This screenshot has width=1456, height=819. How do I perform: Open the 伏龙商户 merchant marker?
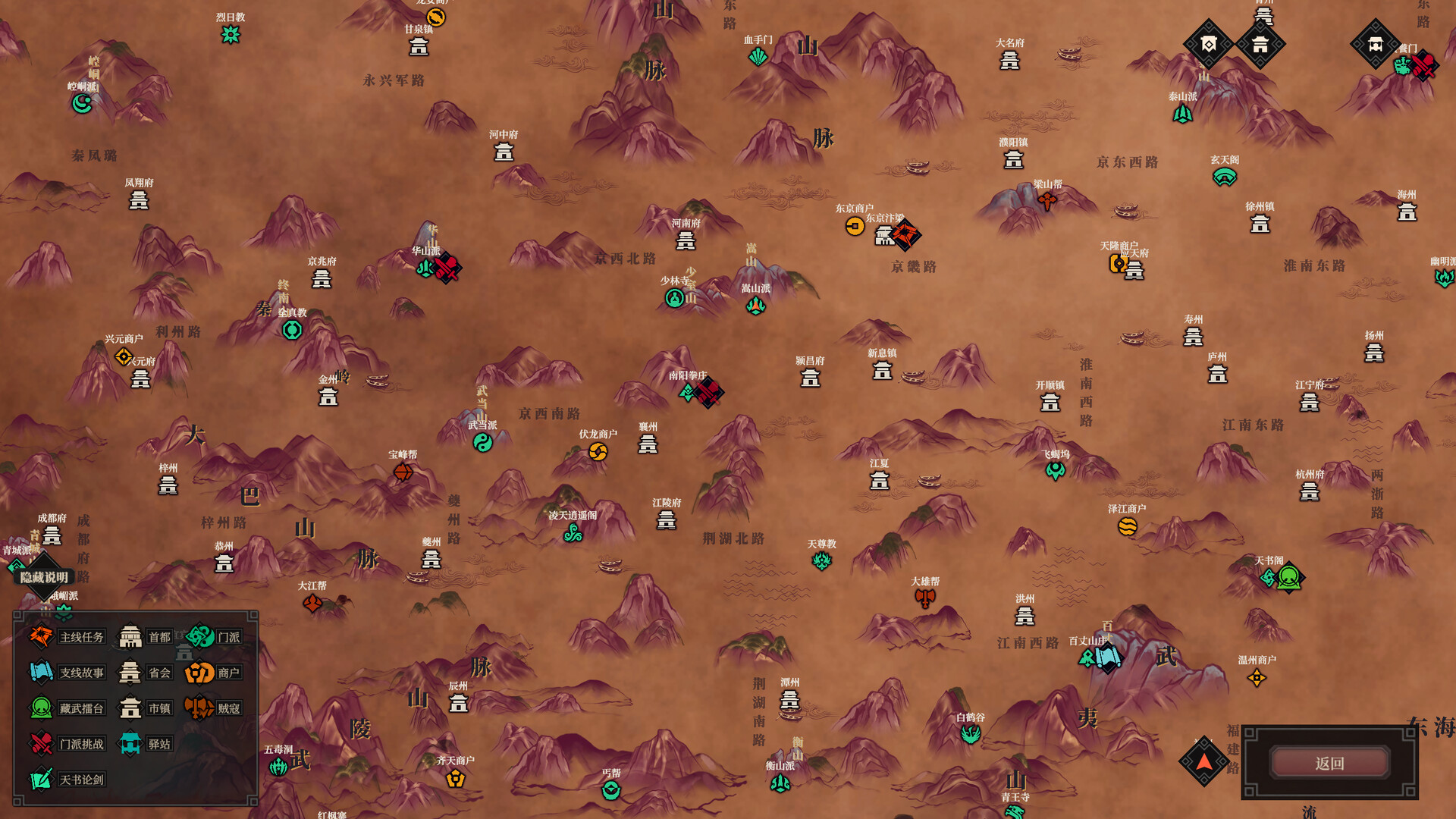point(598,452)
